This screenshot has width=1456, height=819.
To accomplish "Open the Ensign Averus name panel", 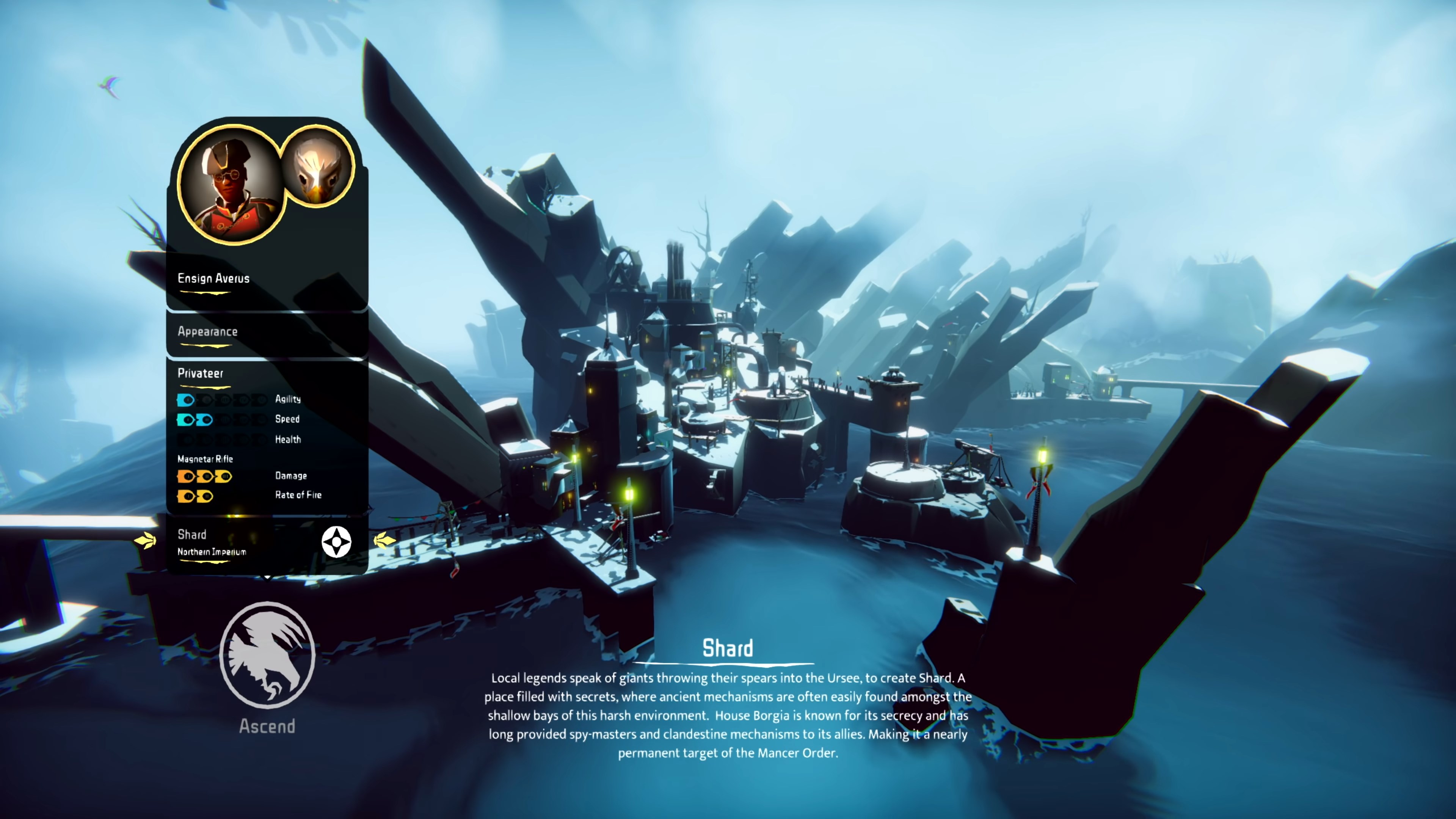I will pos(213,278).
